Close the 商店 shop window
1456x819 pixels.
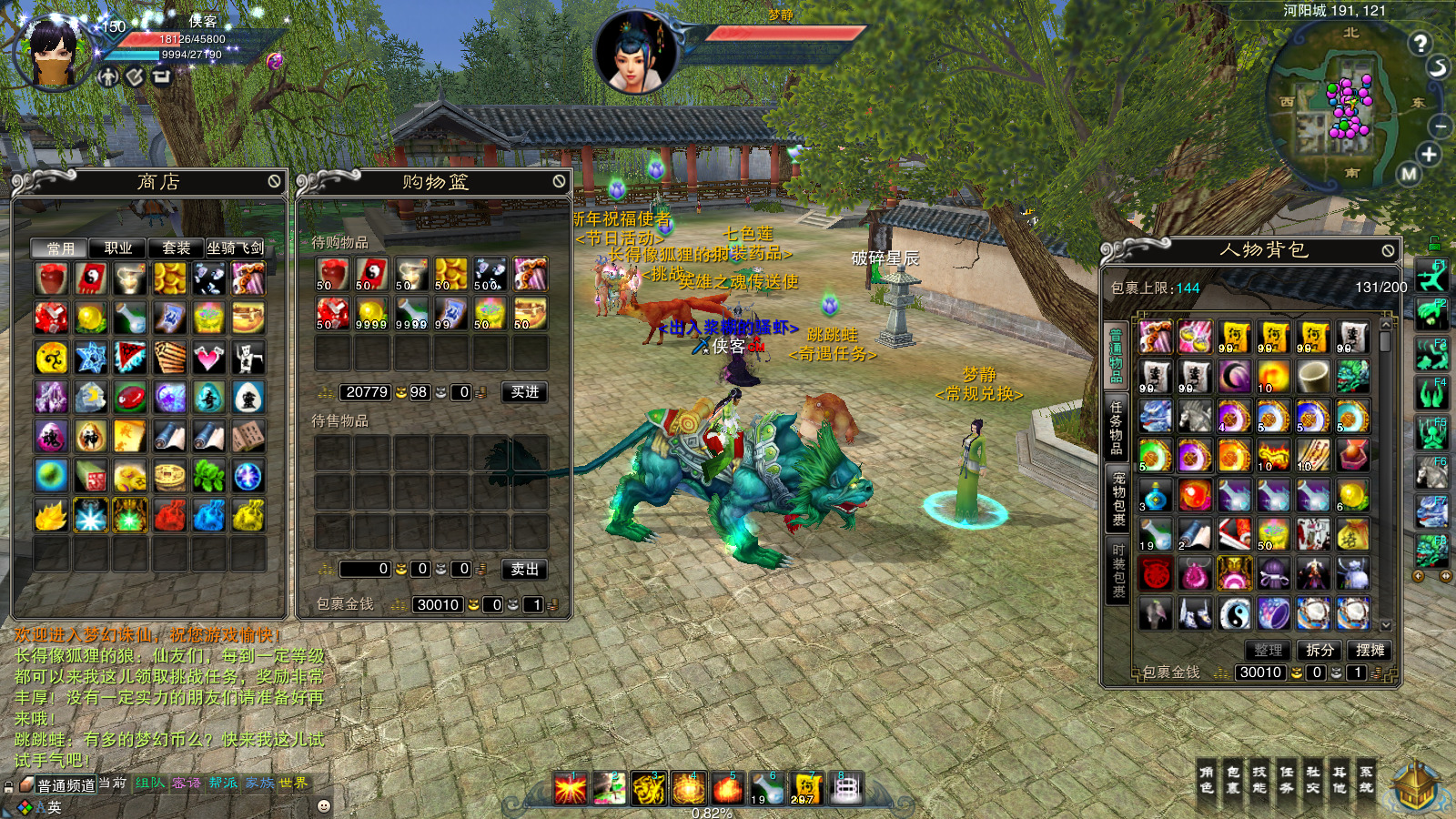[x=274, y=182]
